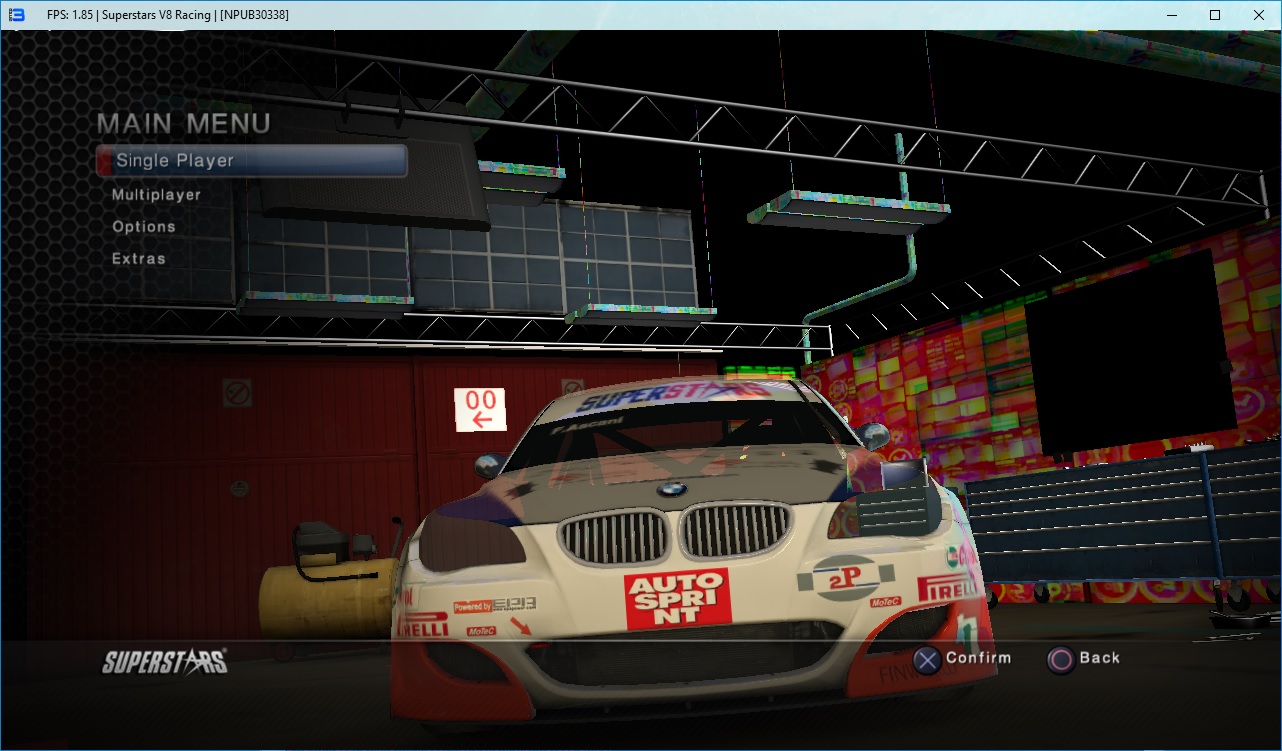This screenshot has height=751, width=1282.
Task: Close the emulator window
Action: pyautogui.click(x=1259, y=15)
